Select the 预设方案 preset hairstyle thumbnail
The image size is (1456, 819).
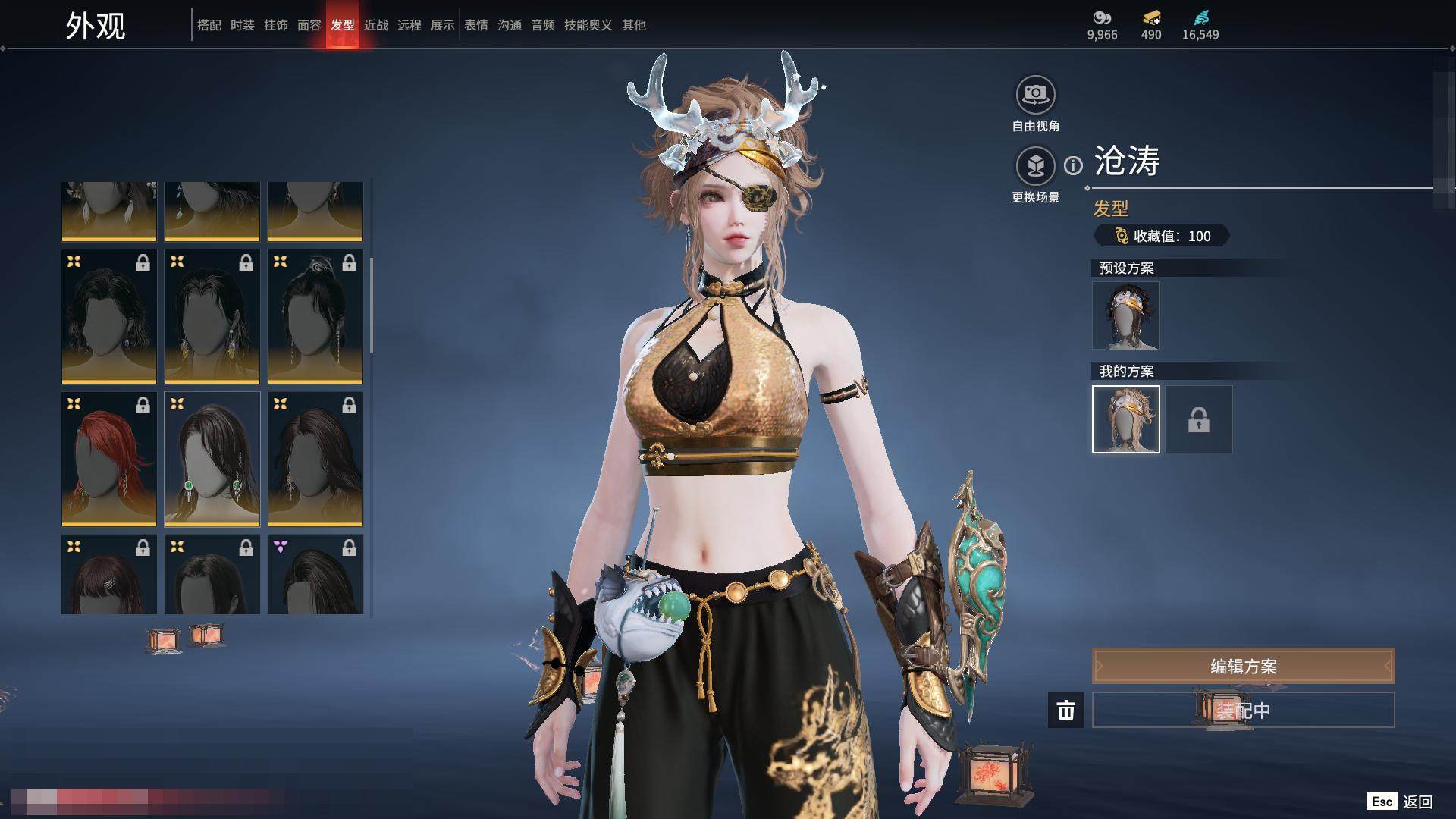tap(1125, 315)
